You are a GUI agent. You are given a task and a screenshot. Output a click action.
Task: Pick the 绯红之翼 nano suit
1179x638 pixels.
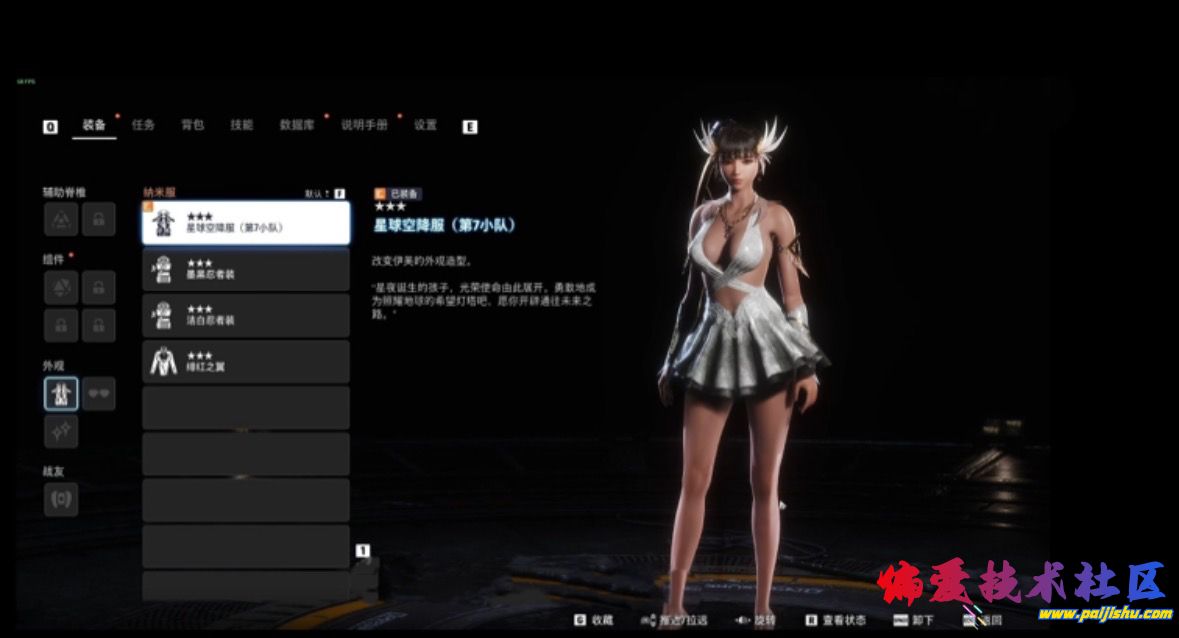pyautogui.click(x=246, y=361)
